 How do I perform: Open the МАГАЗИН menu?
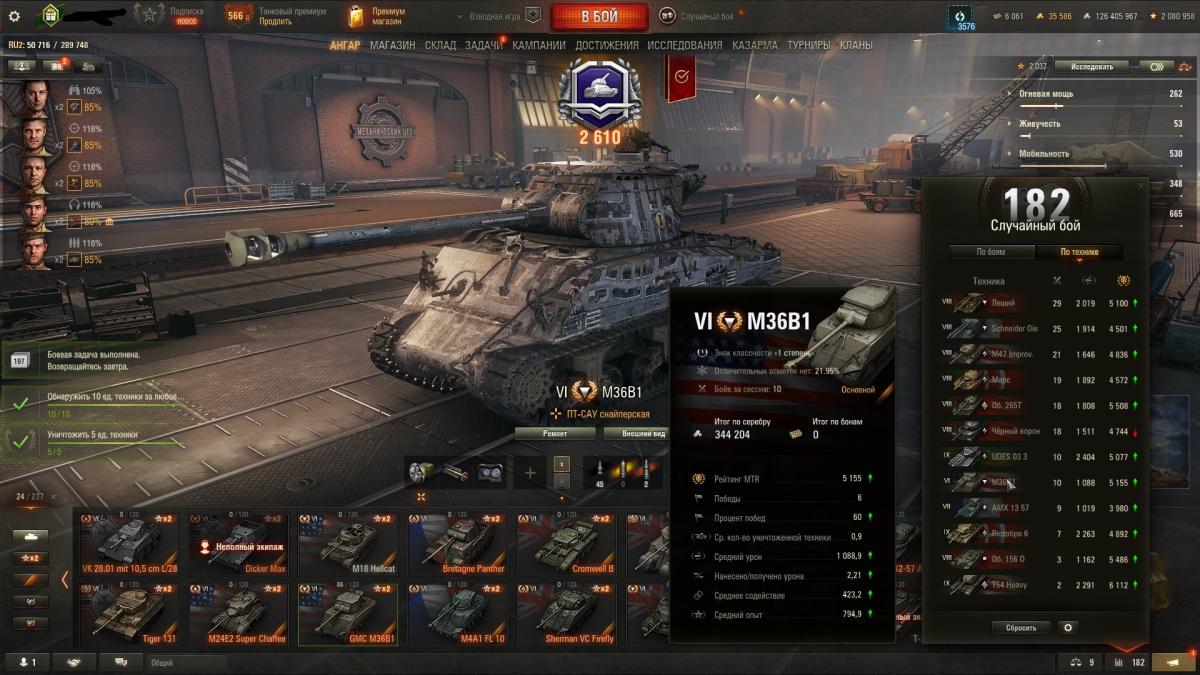pos(393,45)
